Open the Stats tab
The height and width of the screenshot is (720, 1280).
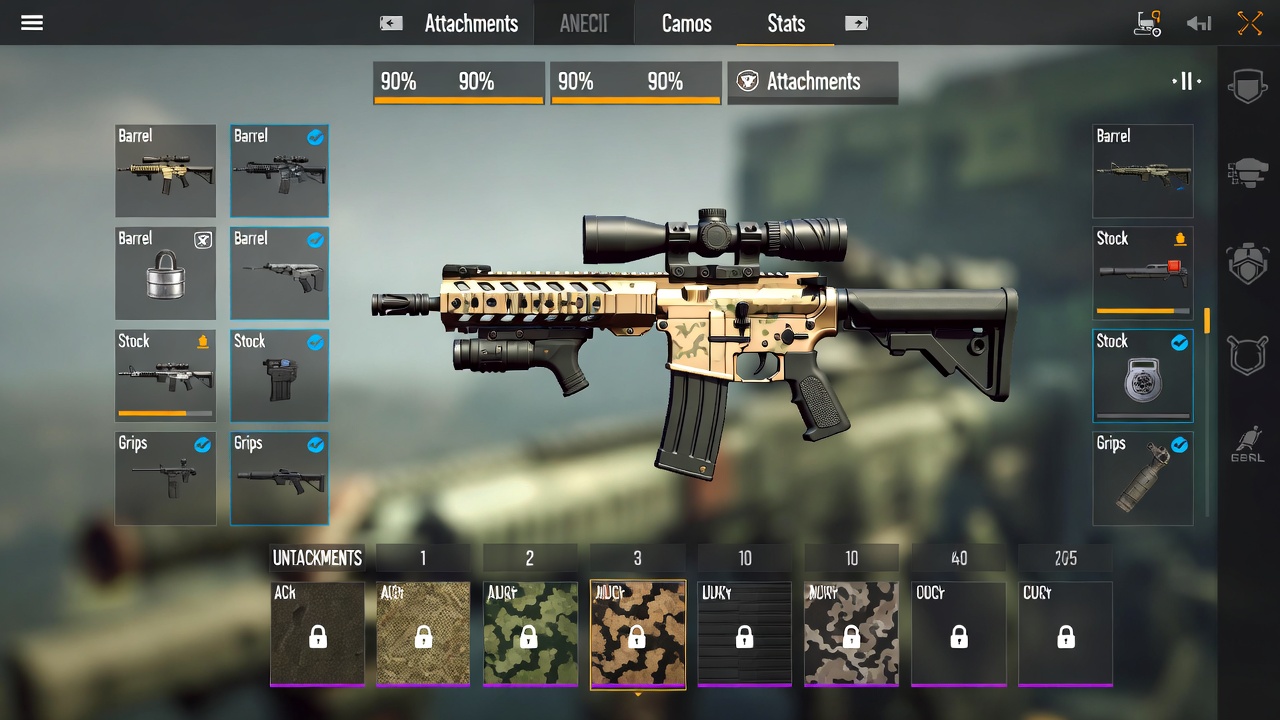click(x=786, y=23)
